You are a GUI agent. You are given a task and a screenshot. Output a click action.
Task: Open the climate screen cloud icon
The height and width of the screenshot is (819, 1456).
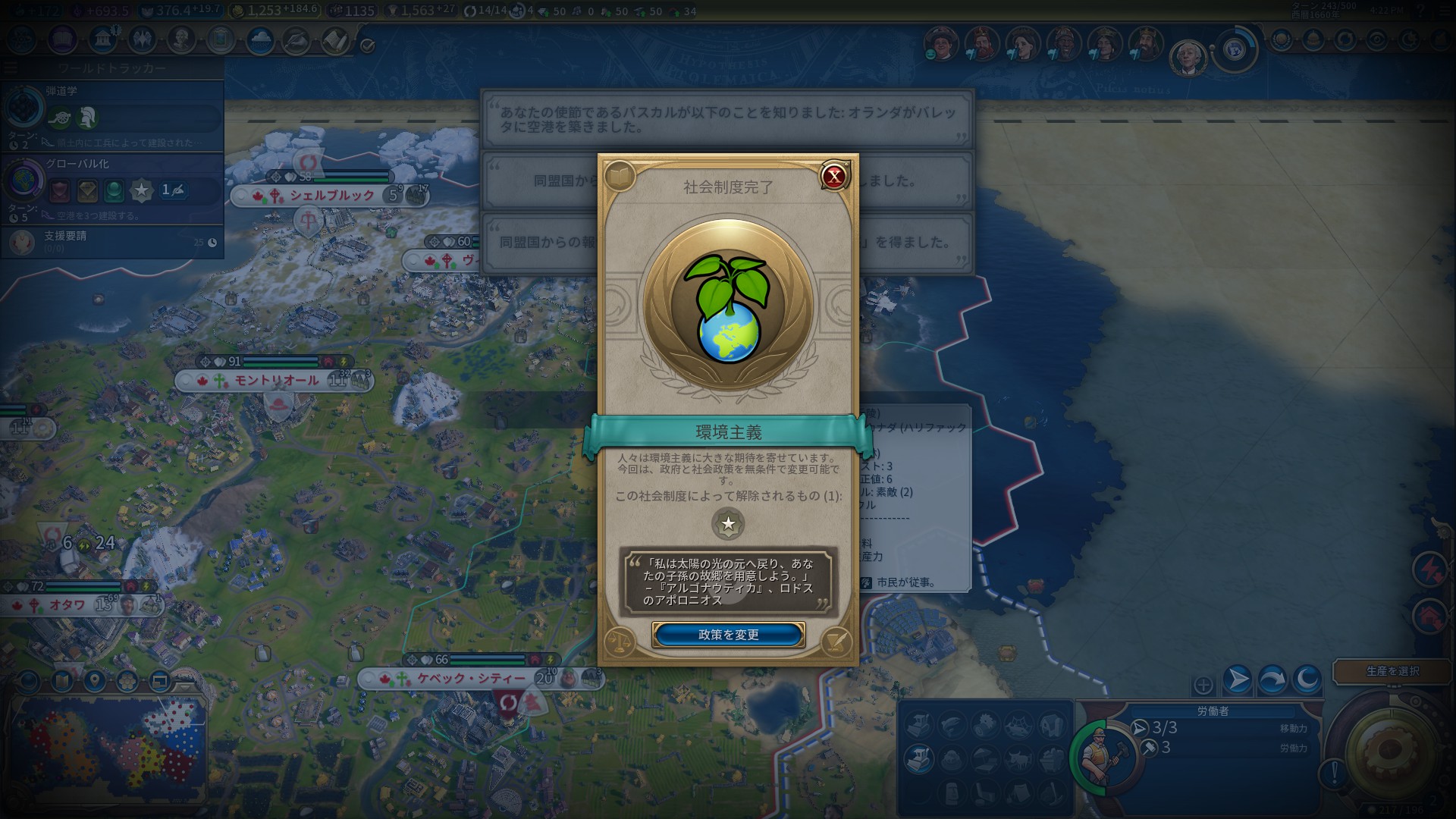[x=261, y=42]
